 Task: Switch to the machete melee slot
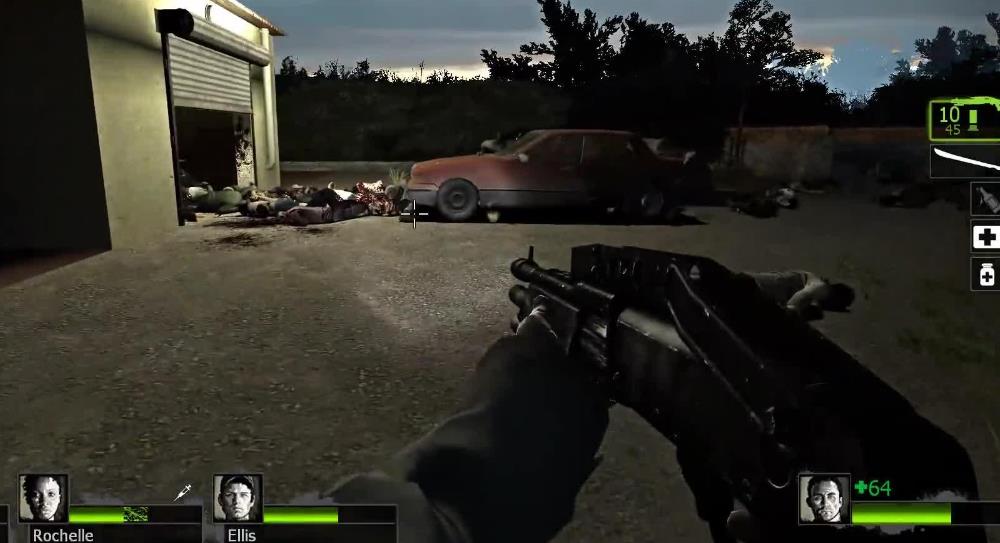coord(967,160)
